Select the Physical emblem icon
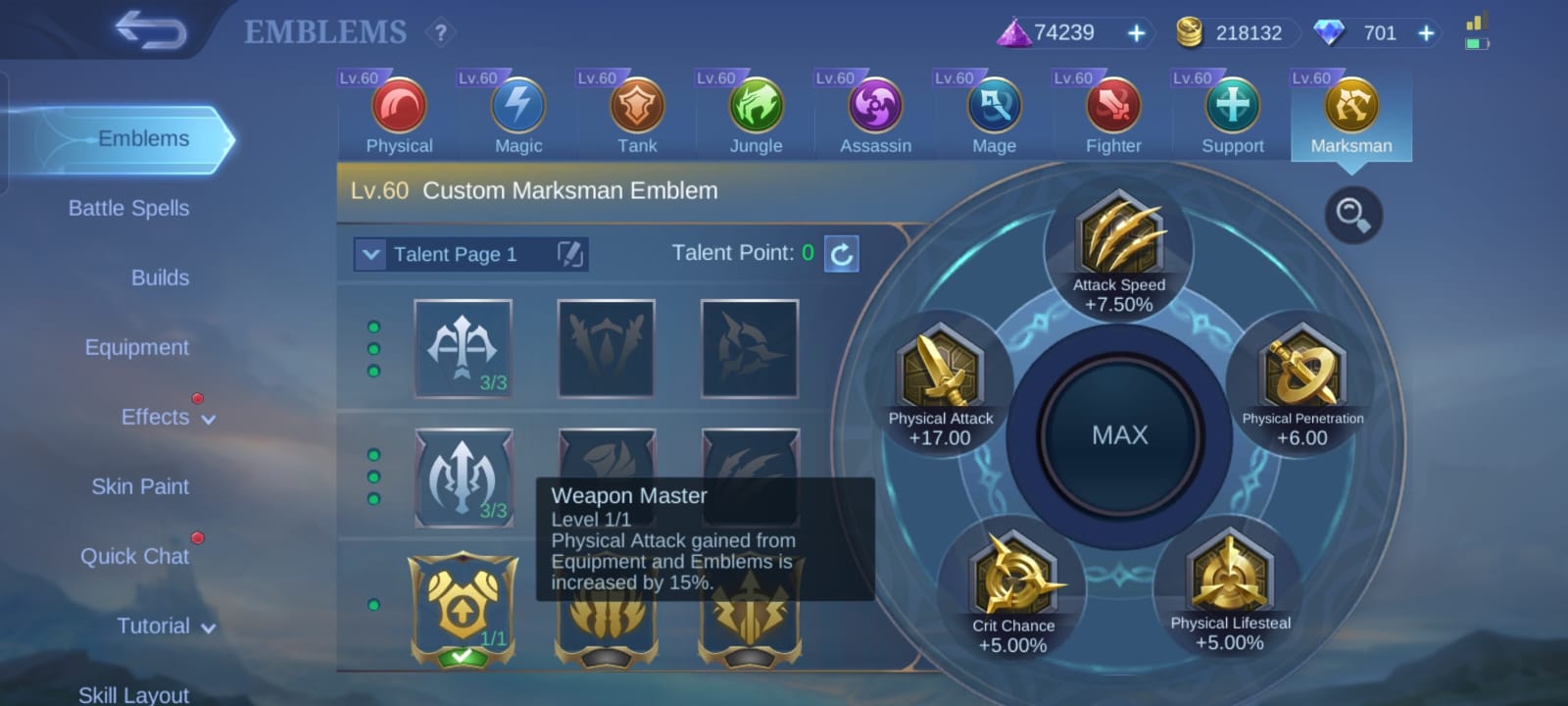 tap(398, 110)
